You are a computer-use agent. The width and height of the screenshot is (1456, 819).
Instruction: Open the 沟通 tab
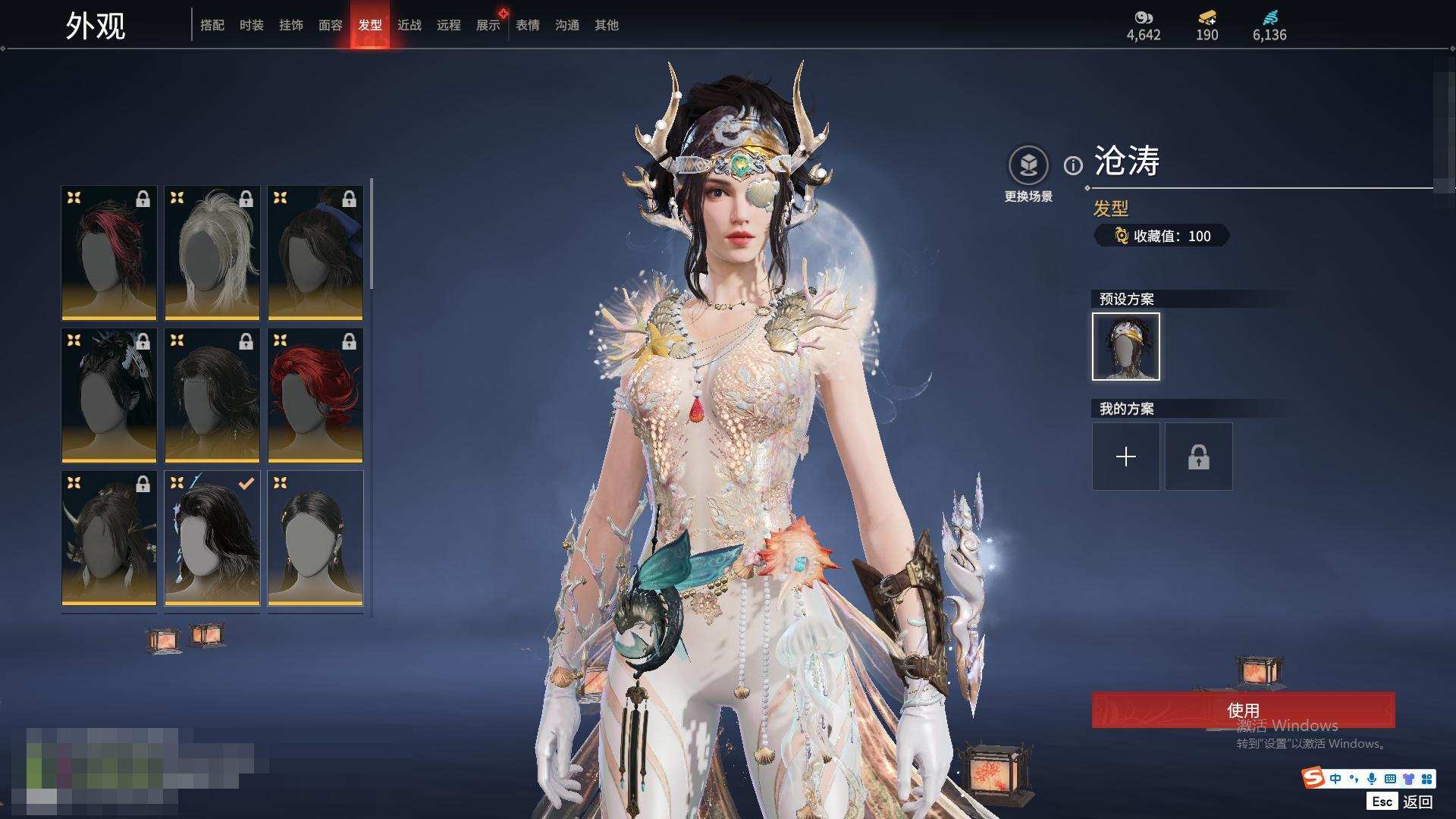click(x=567, y=25)
